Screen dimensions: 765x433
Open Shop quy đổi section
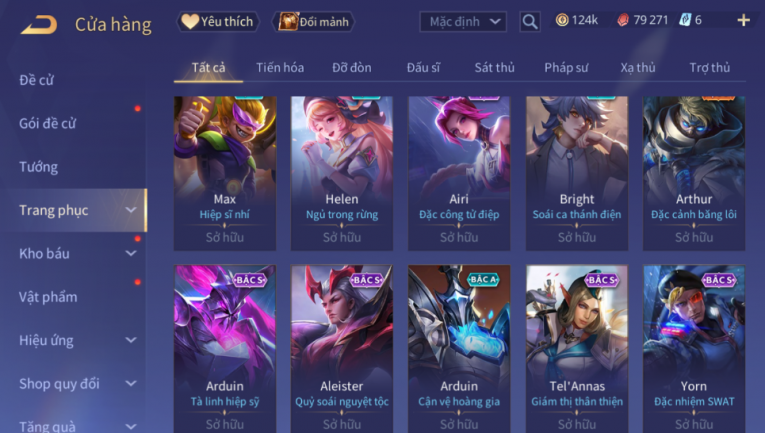(x=75, y=383)
